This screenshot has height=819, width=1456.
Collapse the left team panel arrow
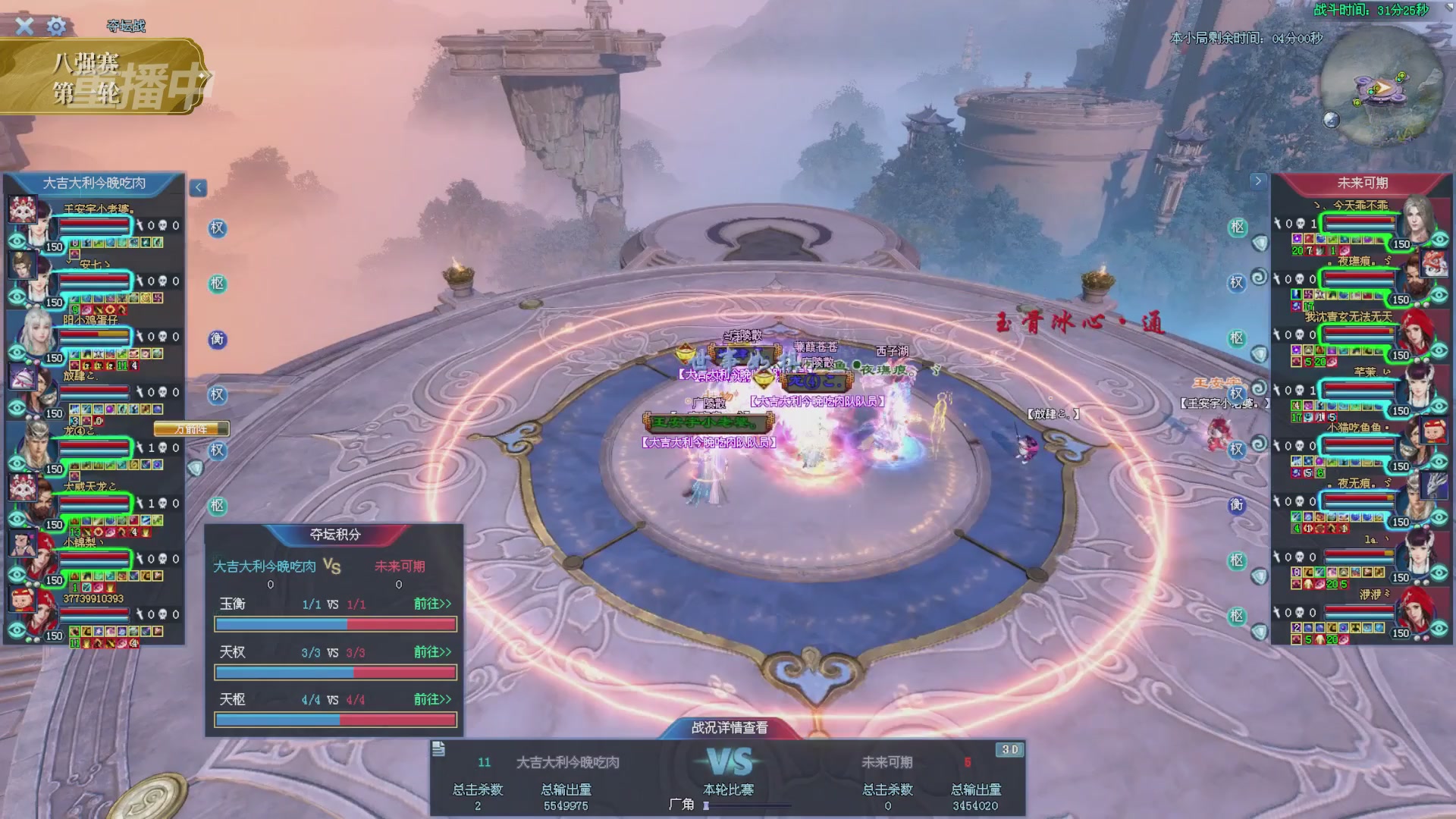click(198, 187)
